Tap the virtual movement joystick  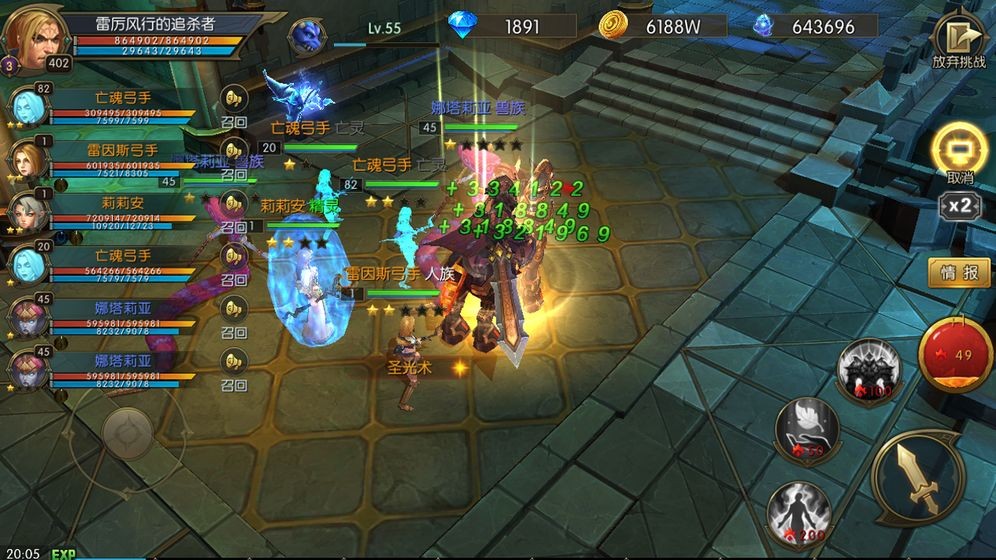(128, 431)
